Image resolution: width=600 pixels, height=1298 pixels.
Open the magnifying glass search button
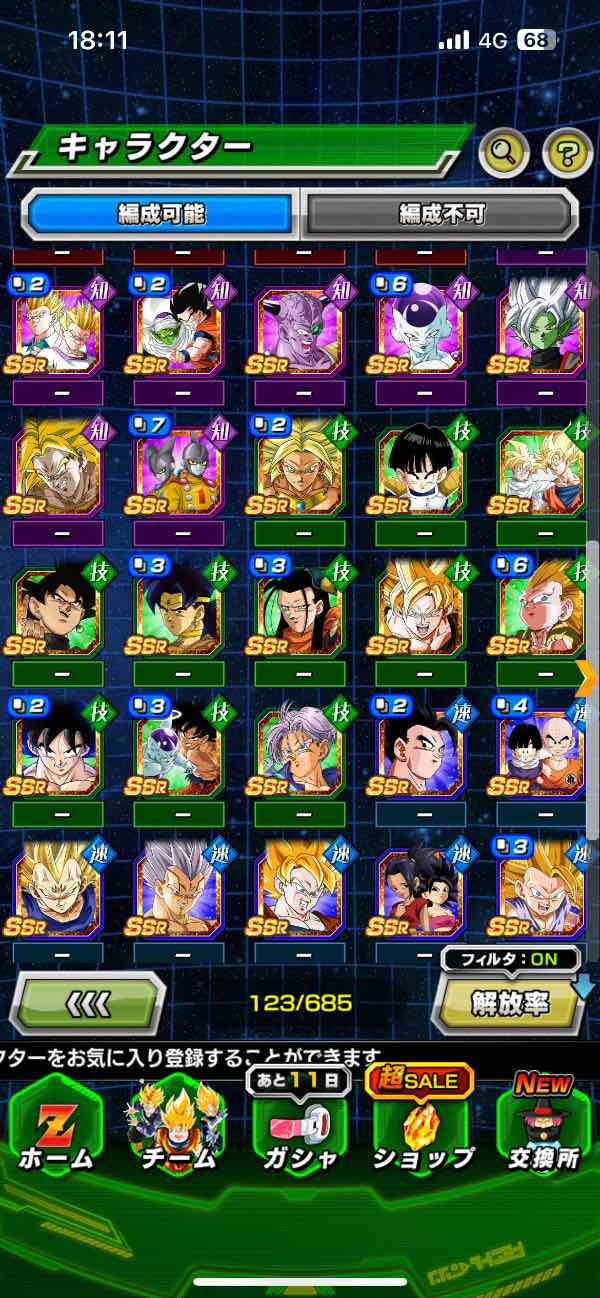[x=505, y=152]
